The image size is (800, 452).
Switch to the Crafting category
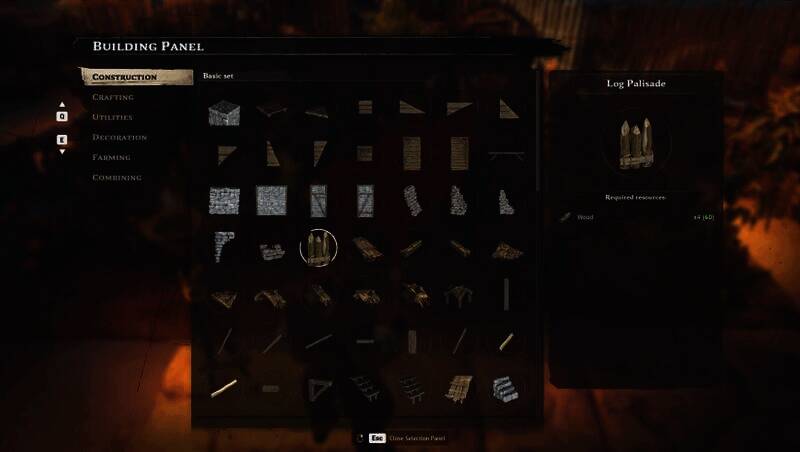(x=113, y=97)
